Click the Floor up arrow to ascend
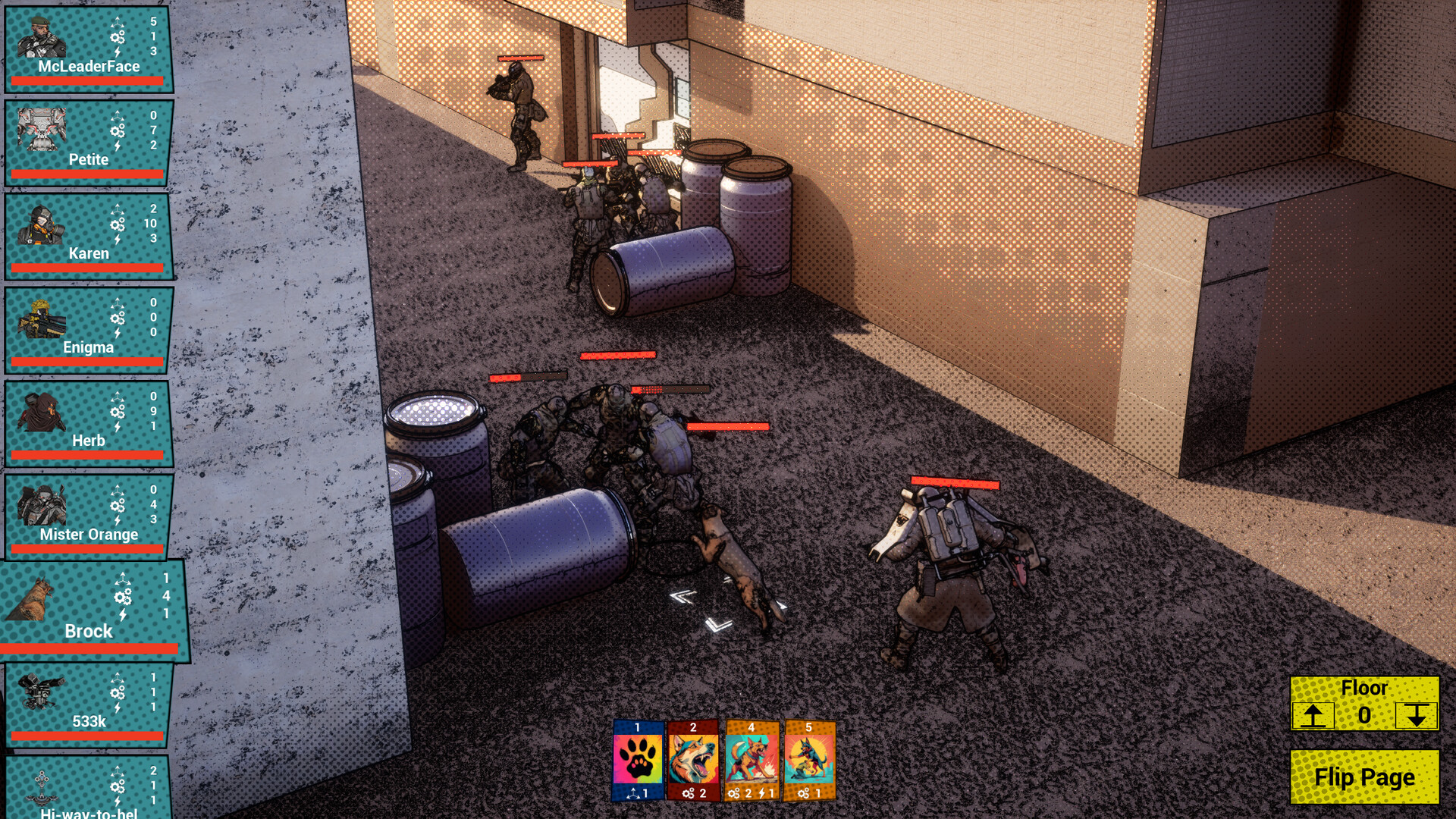The height and width of the screenshot is (819, 1456). [1314, 716]
